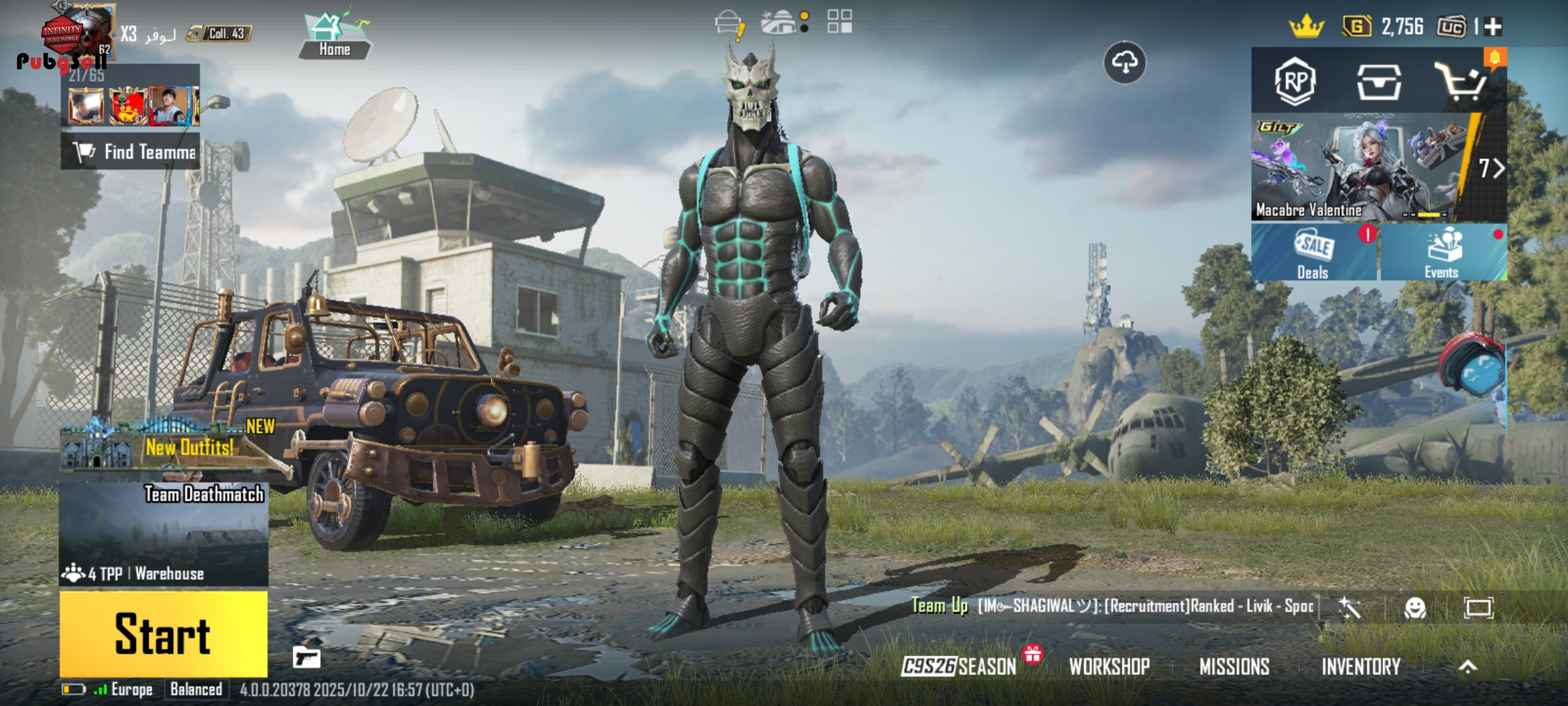The width and height of the screenshot is (1568, 706).
Task: Open the Workshop menu
Action: [1109, 666]
